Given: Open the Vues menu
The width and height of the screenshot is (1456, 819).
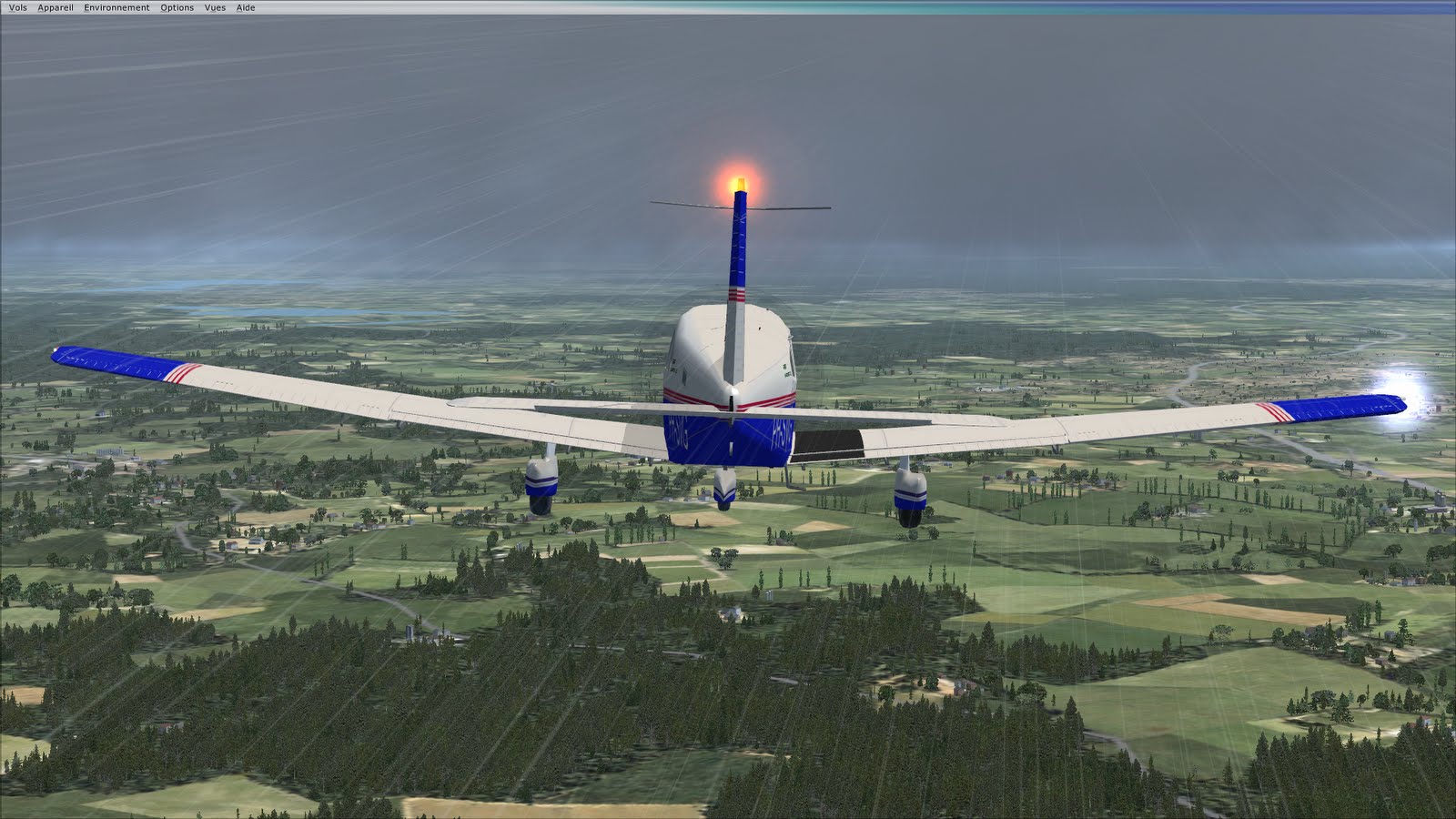Looking at the screenshot, I should click(x=215, y=6).
